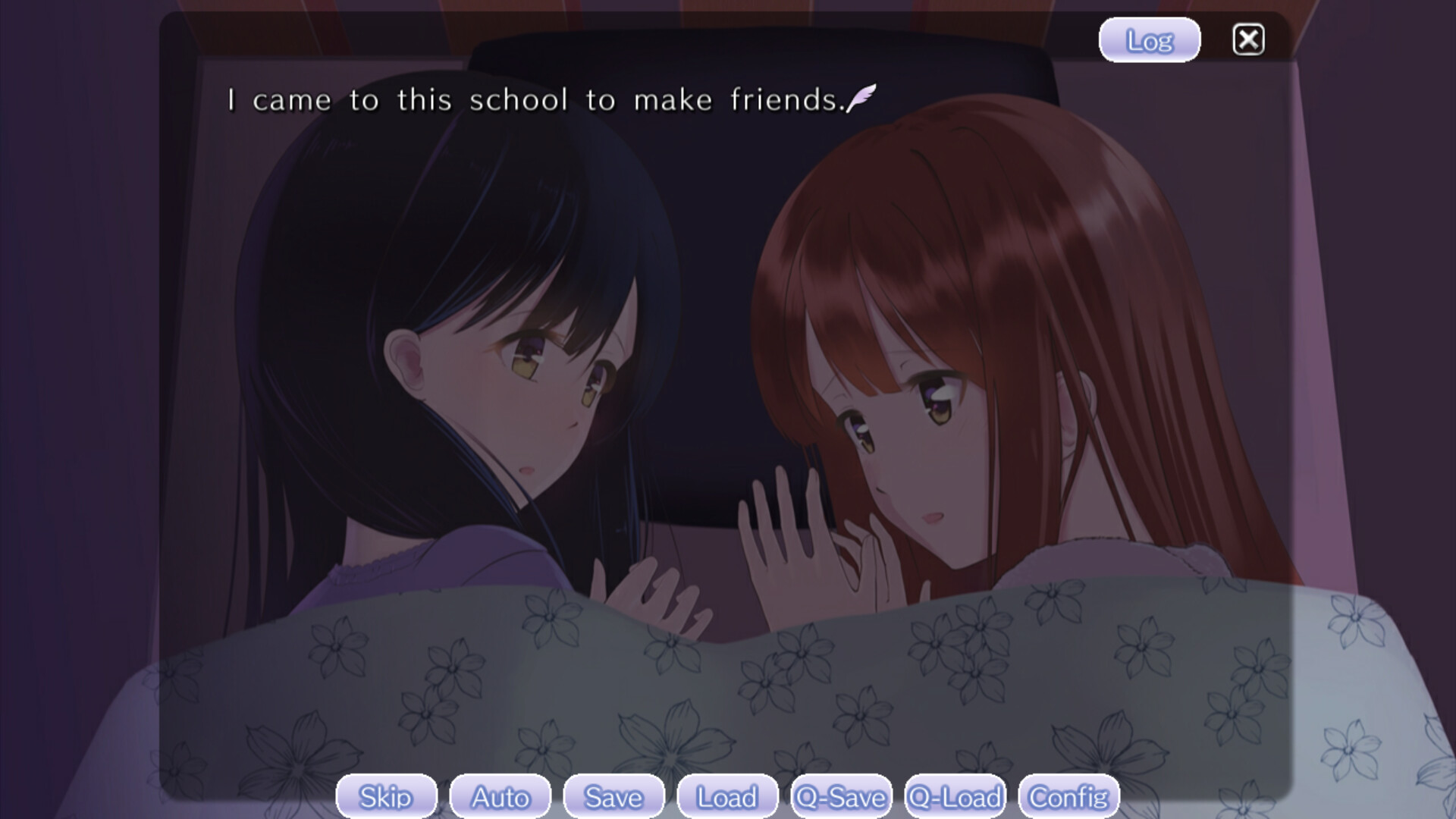Click the Q-Save quick save button
The width and height of the screenshot is (1456, 819).
point(841,797)
